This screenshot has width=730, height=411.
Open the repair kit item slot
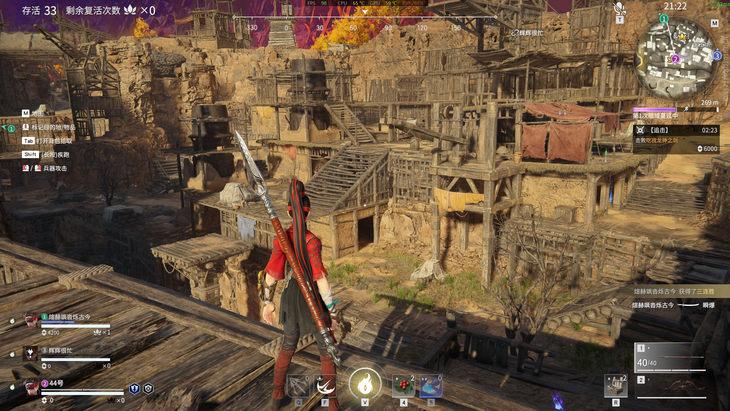click(x=615, y=386)
